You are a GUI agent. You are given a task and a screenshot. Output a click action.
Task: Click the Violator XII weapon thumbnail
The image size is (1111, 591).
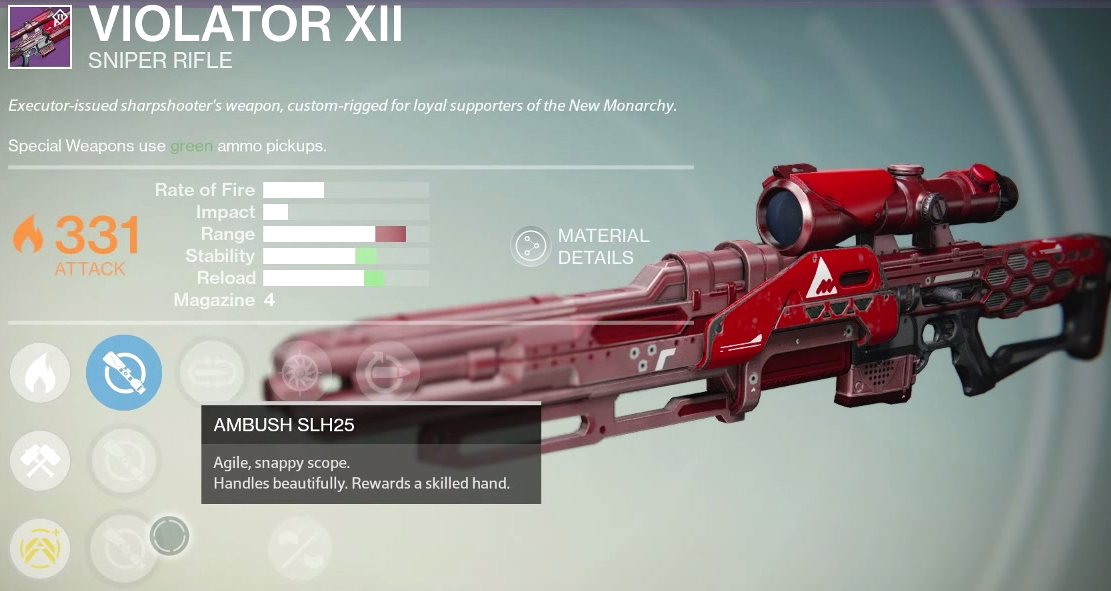(40, 37)
